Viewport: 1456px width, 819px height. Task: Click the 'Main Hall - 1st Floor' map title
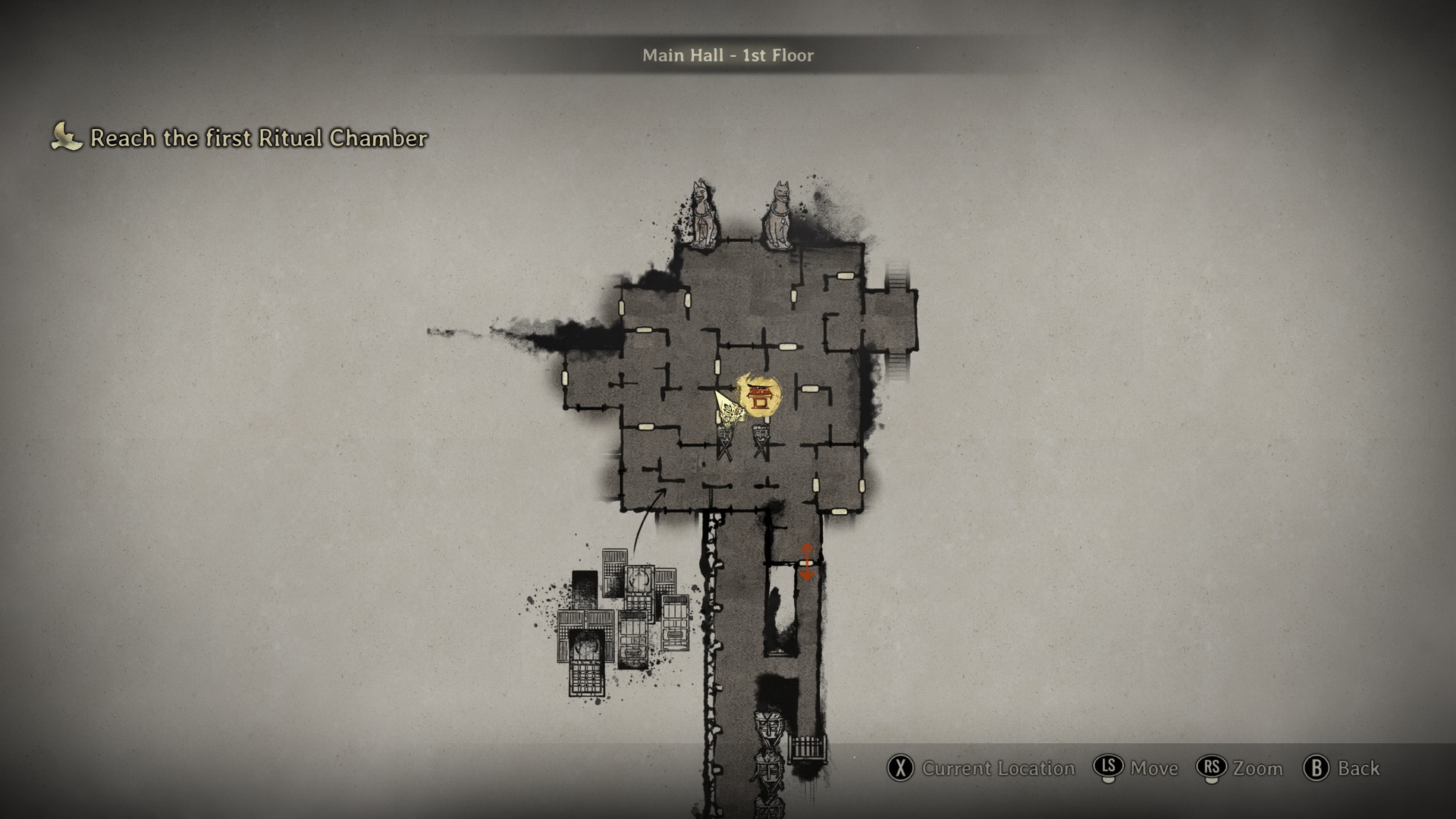(x=727, y=55)
